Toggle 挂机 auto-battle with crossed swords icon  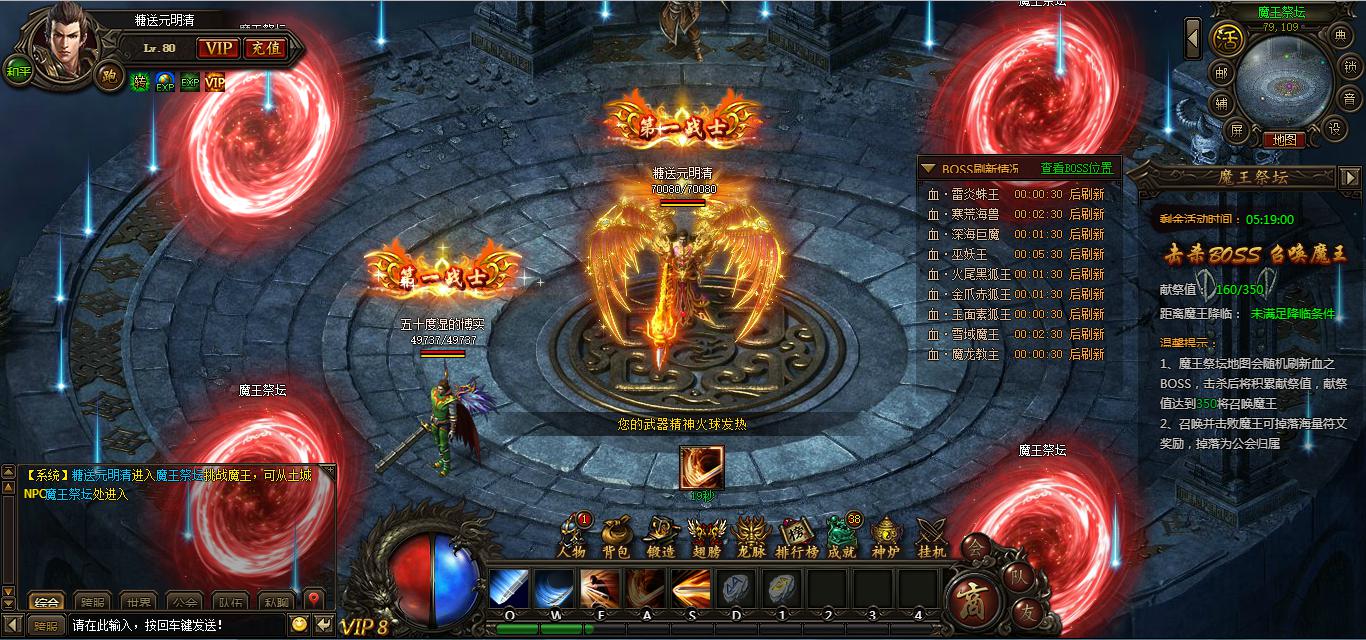(932, 535)
